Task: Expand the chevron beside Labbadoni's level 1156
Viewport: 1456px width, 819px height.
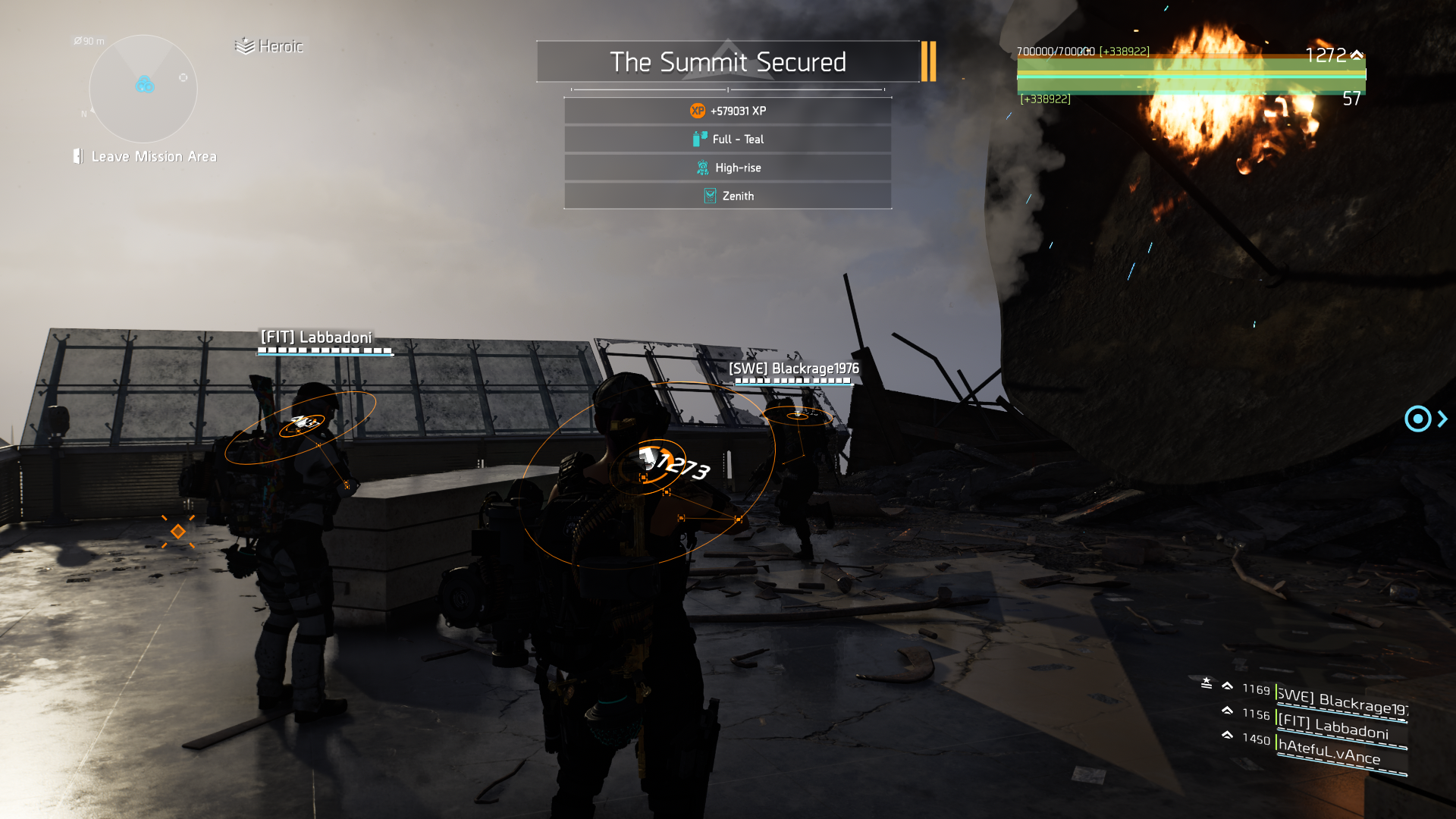Action: point(1227,711)
